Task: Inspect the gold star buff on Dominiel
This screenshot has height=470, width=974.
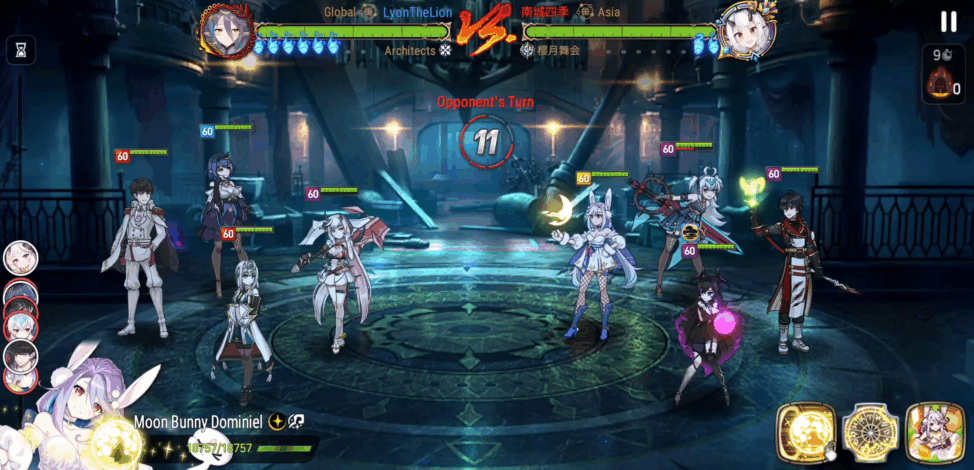Action: coord(276,422)
